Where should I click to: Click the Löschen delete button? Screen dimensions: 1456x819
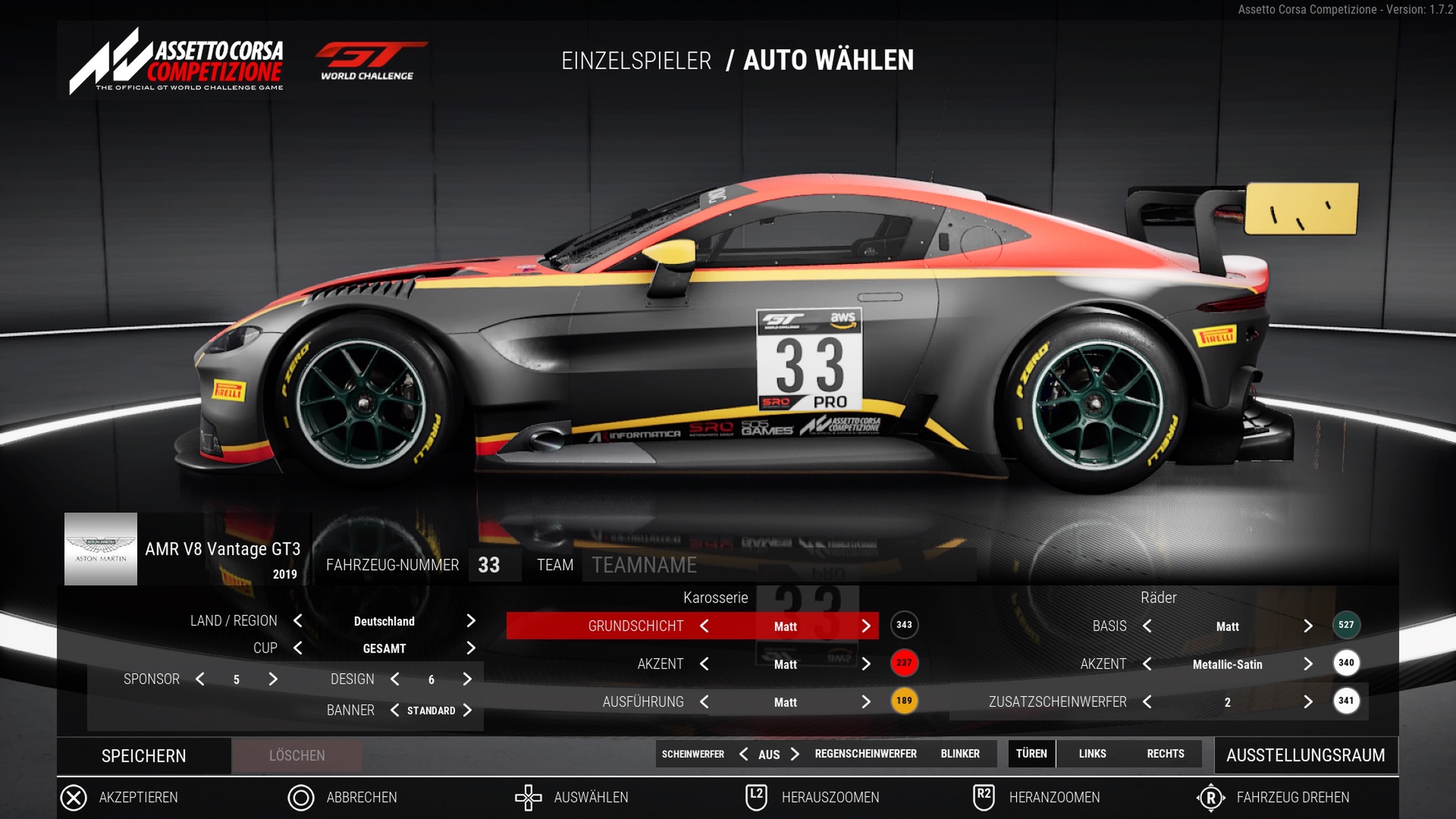pyautogui.click(x=297, y=756)
